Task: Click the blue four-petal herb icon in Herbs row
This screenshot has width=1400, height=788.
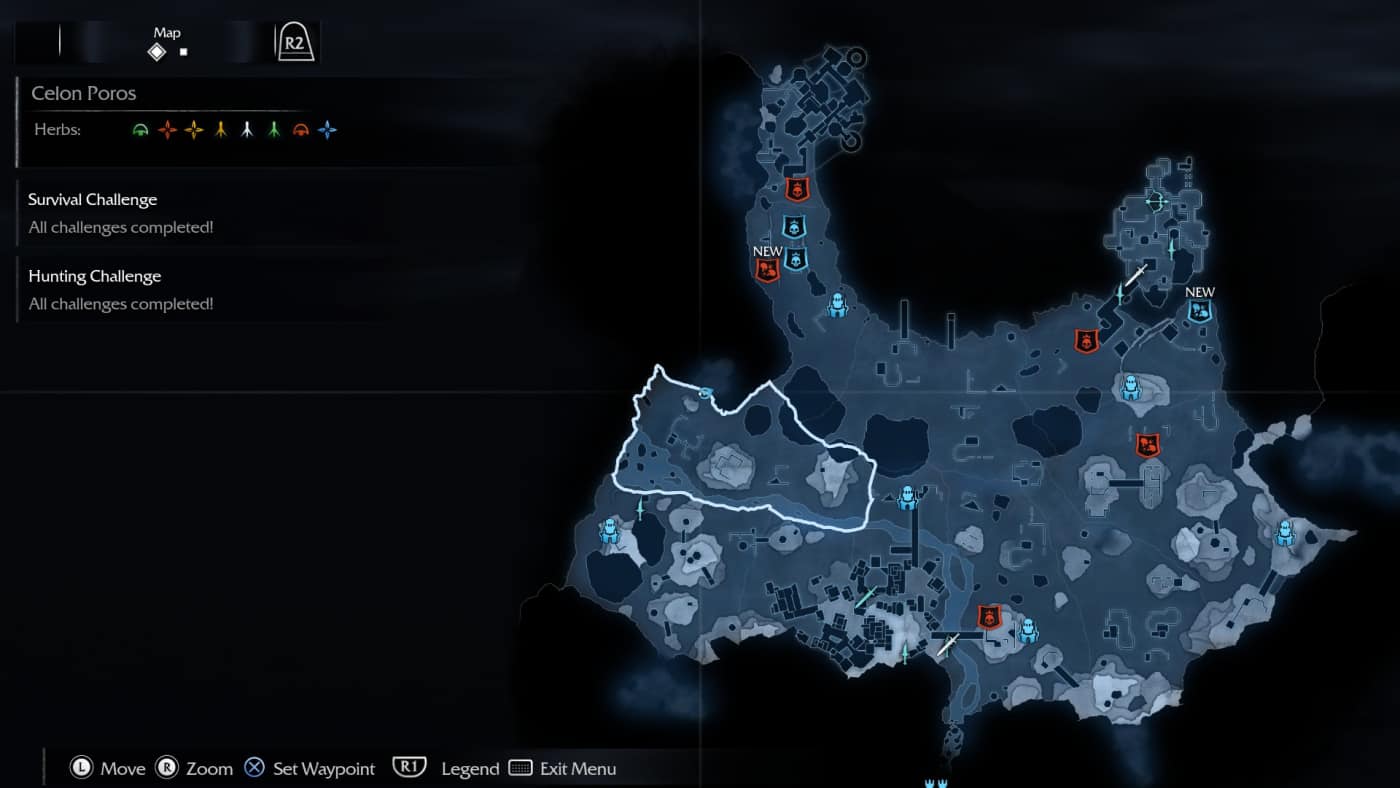Action: pos(328,128)
